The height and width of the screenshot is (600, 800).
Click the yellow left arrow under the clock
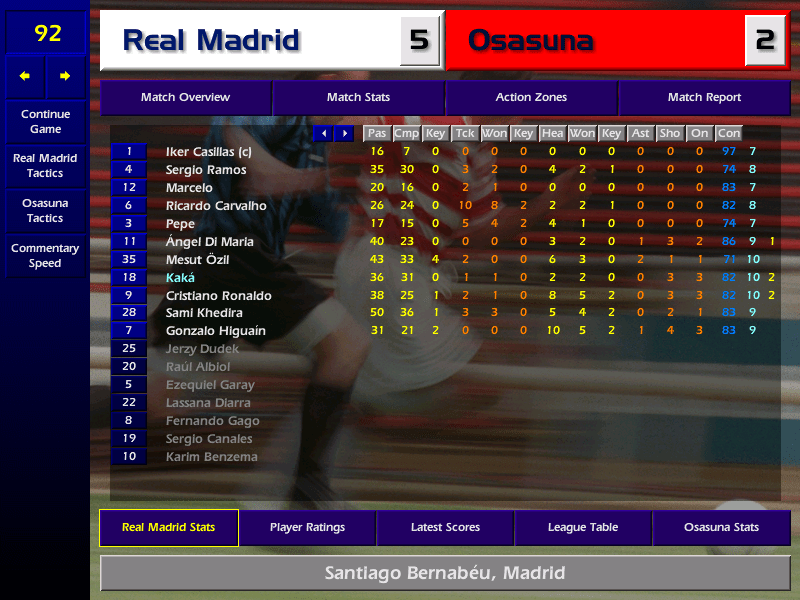[x=25, y=76]
